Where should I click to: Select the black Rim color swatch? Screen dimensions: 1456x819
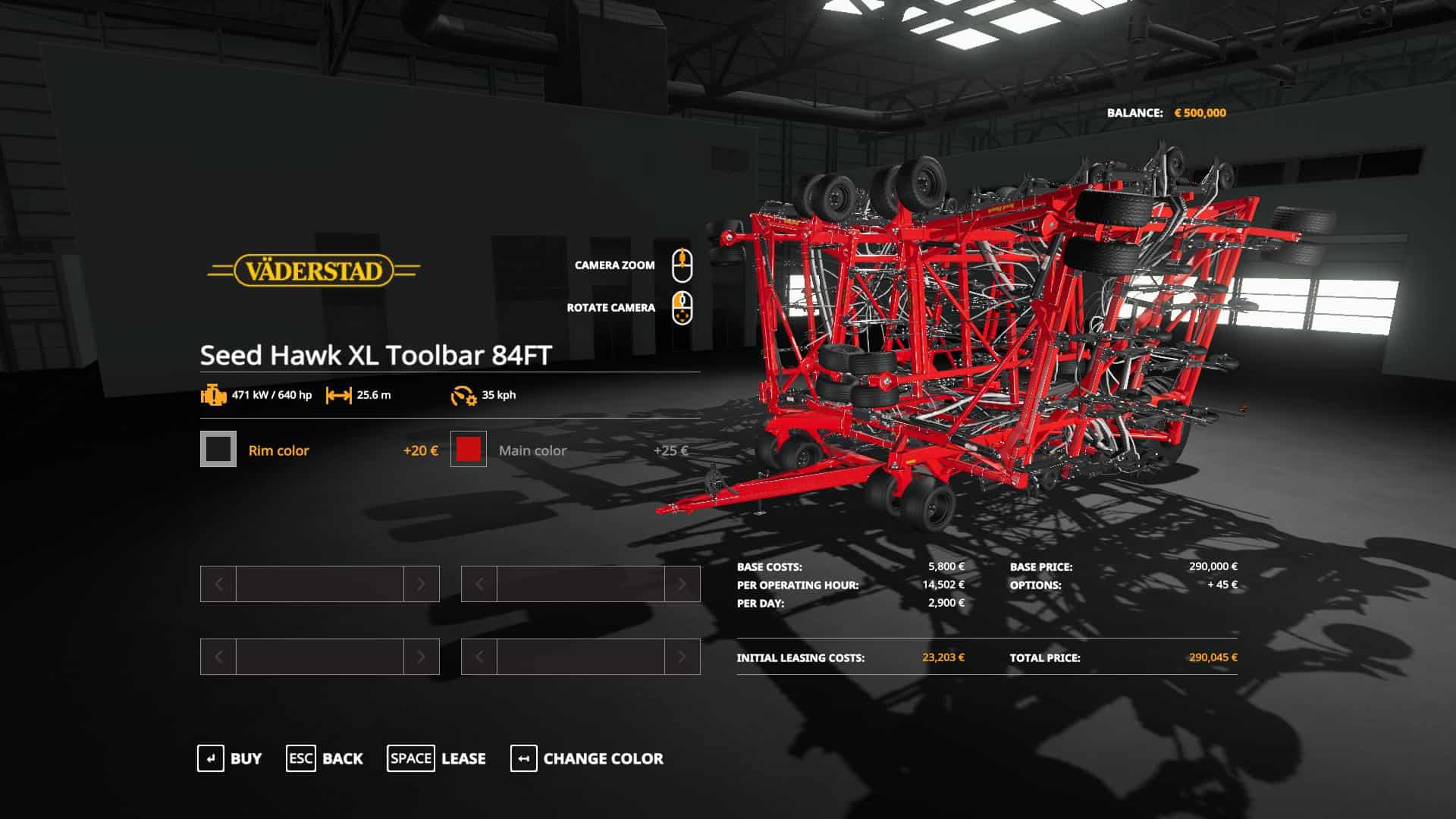pyautogui.click(x=218, y=449)
